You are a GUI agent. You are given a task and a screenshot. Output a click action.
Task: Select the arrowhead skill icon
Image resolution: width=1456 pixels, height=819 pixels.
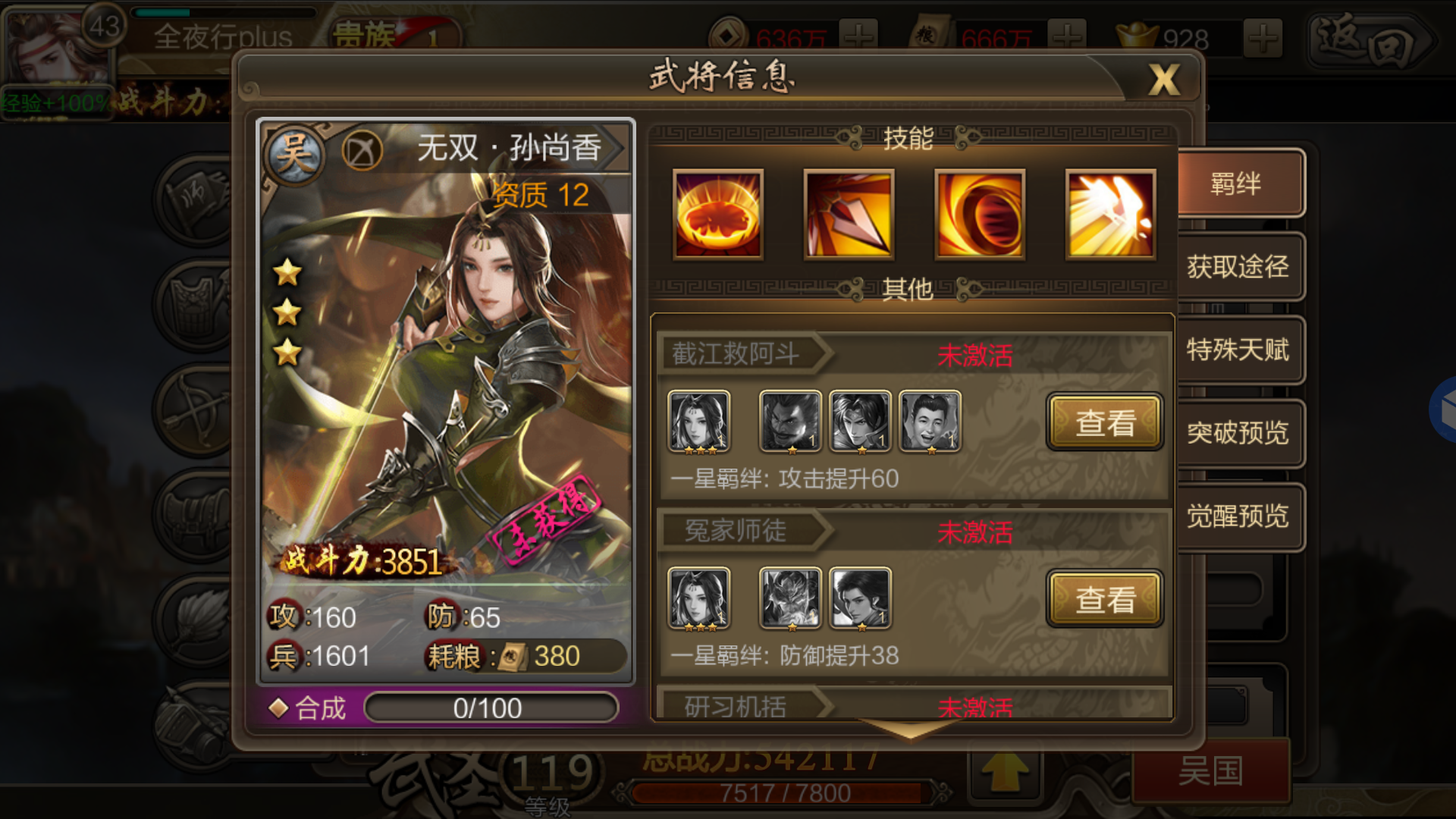pyautogui.click(x=849, y=215)
